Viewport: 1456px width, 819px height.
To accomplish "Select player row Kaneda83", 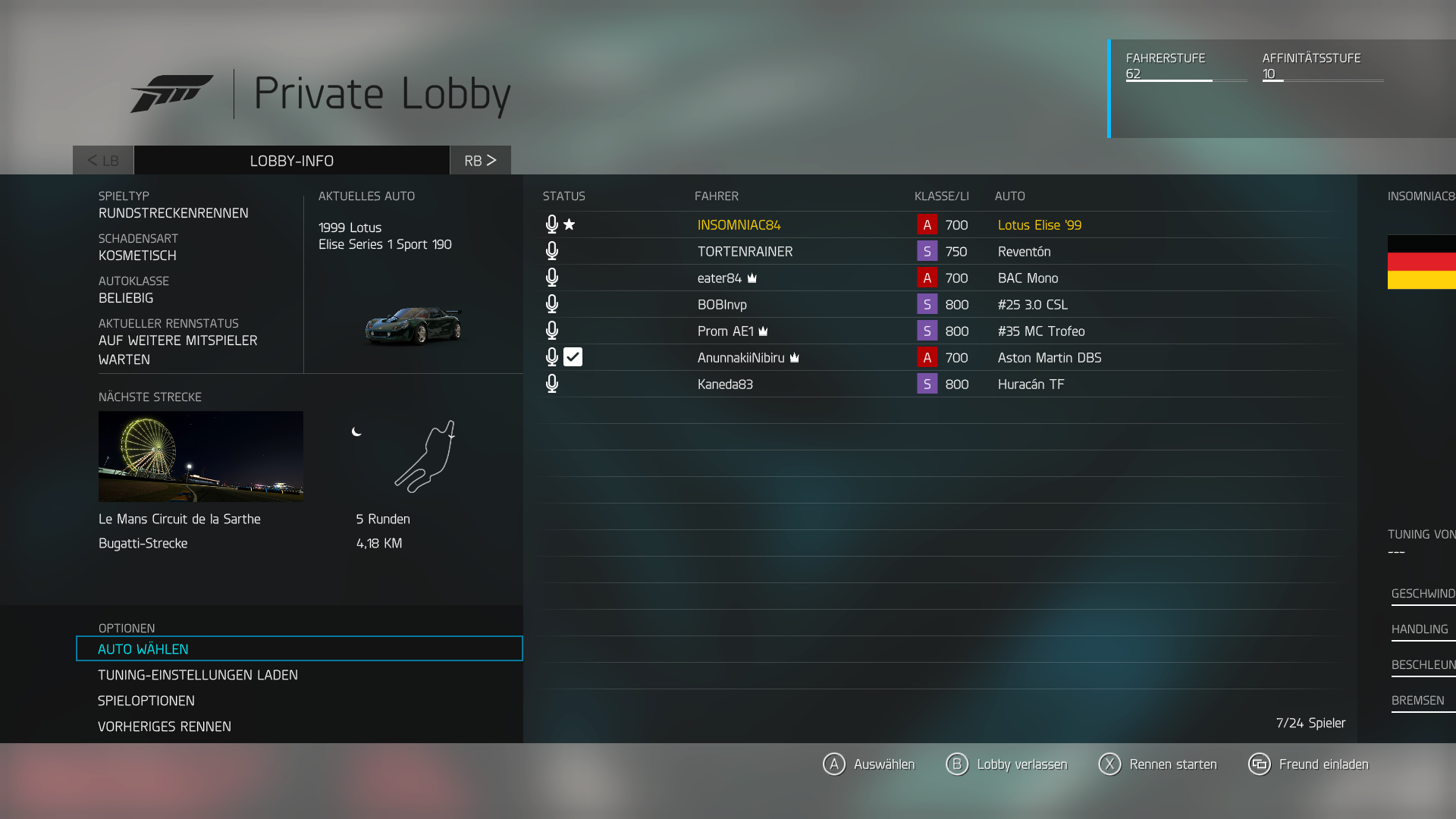I will pos(725,384).
